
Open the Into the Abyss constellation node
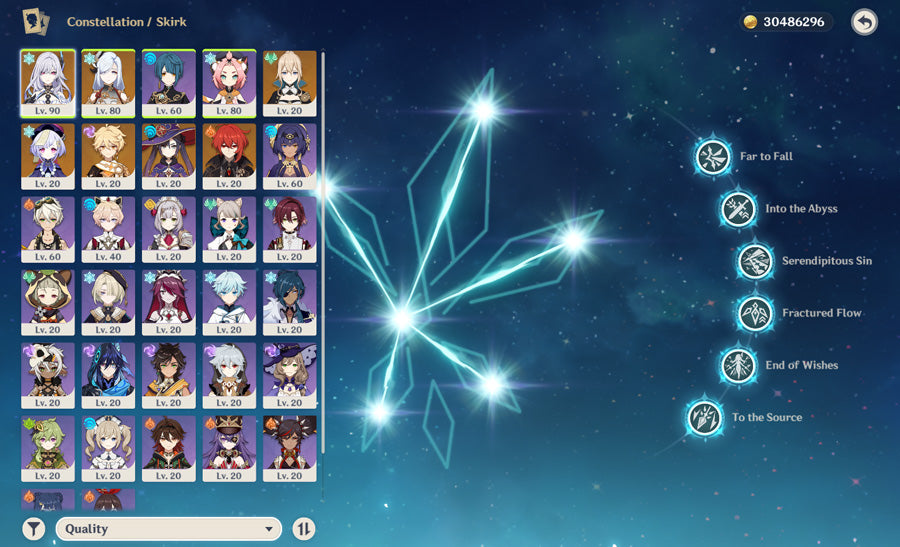click(738, 209)
